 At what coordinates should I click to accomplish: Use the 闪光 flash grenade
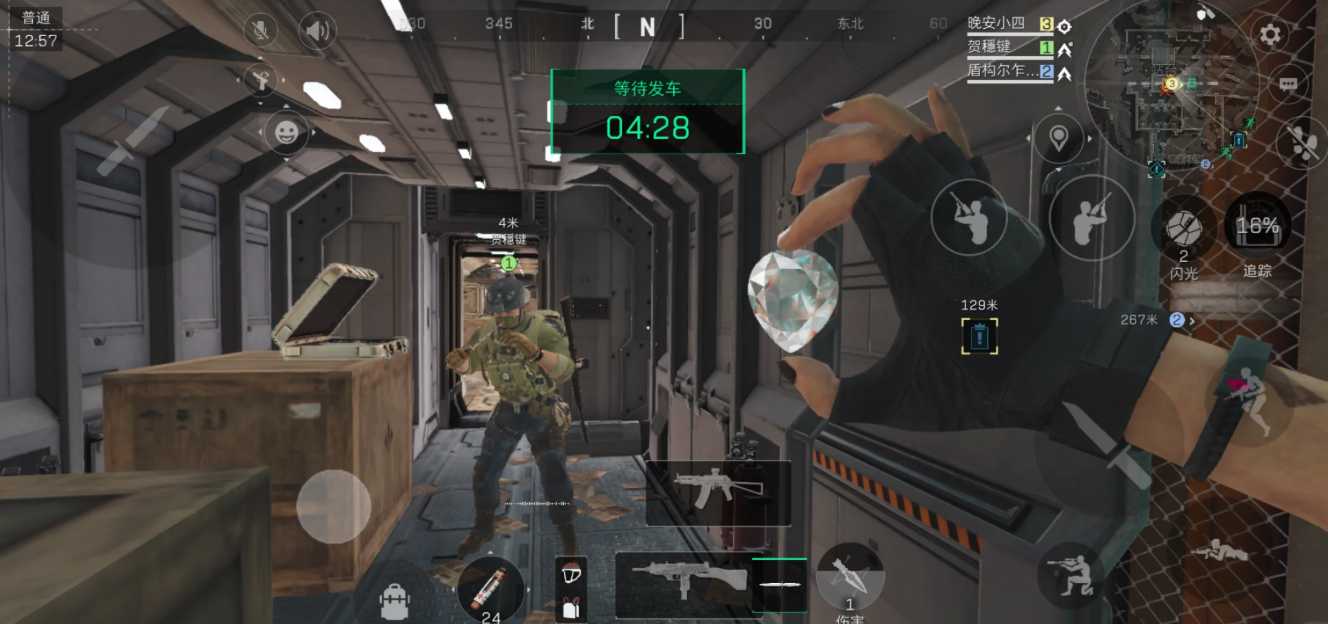coord(1184,227)
